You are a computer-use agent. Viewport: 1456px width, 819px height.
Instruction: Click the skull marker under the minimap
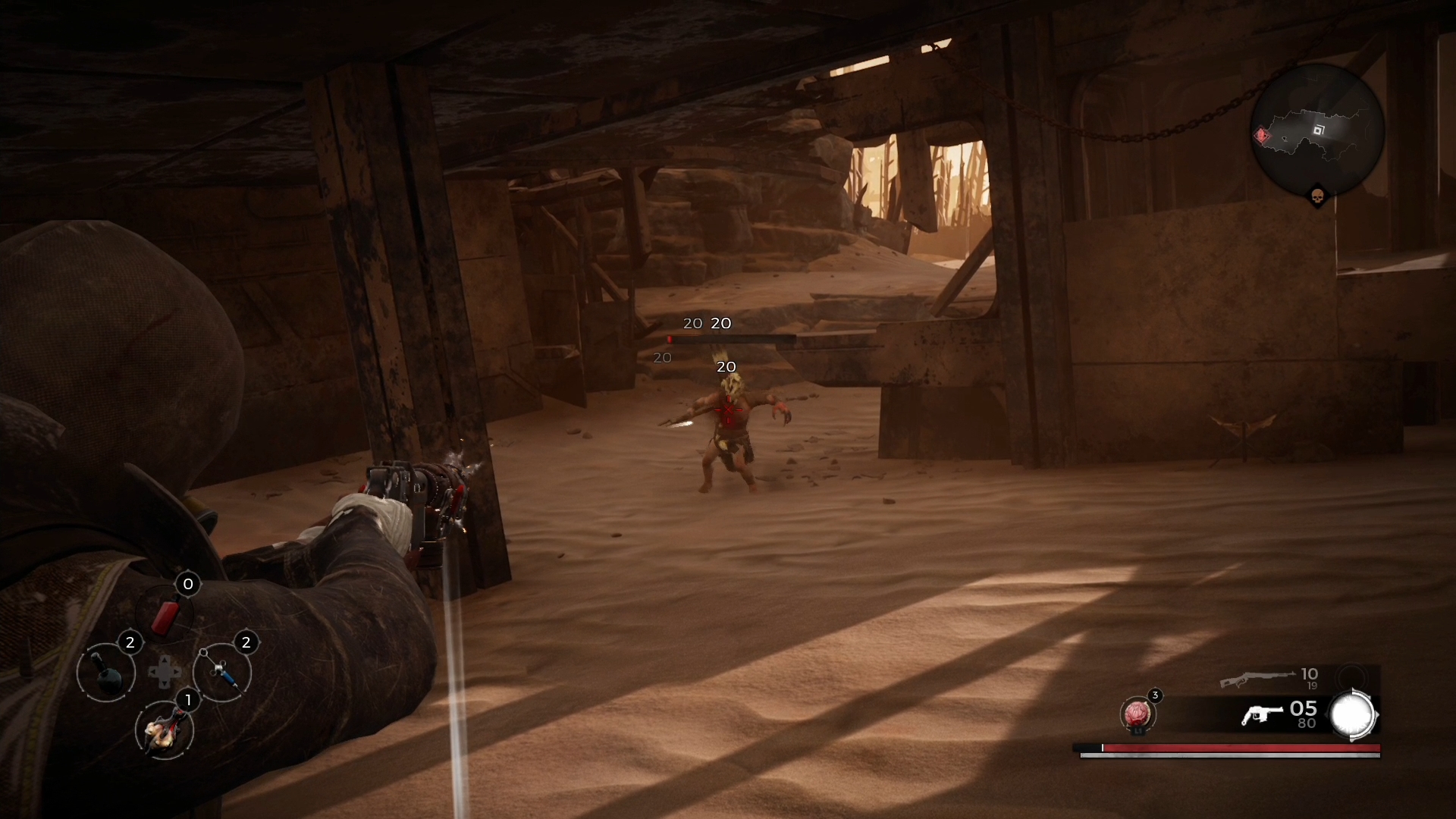(x=1317, y=197)
